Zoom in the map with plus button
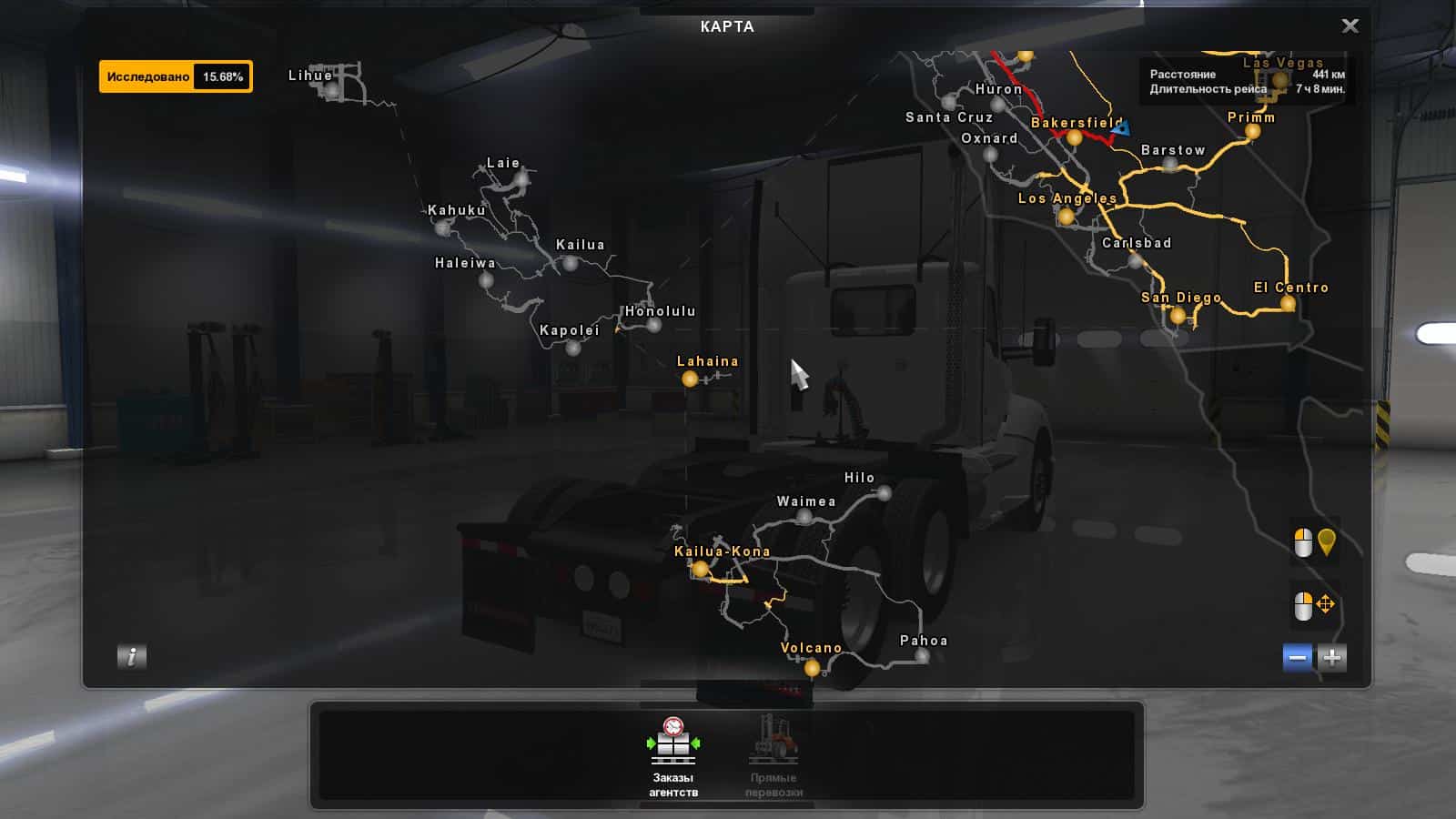Screen dimensions: 1456x819 (1332, 657)
